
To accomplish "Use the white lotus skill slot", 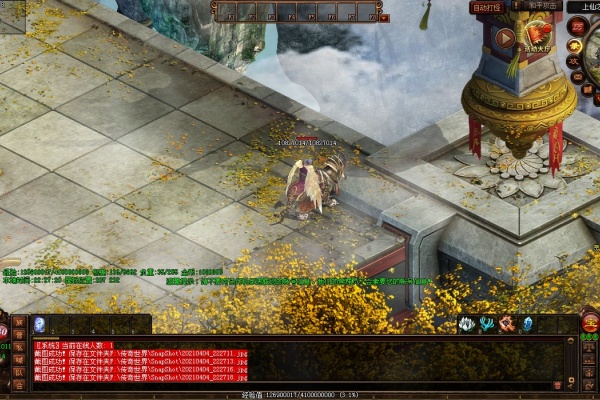I will [x=466, y=324].
